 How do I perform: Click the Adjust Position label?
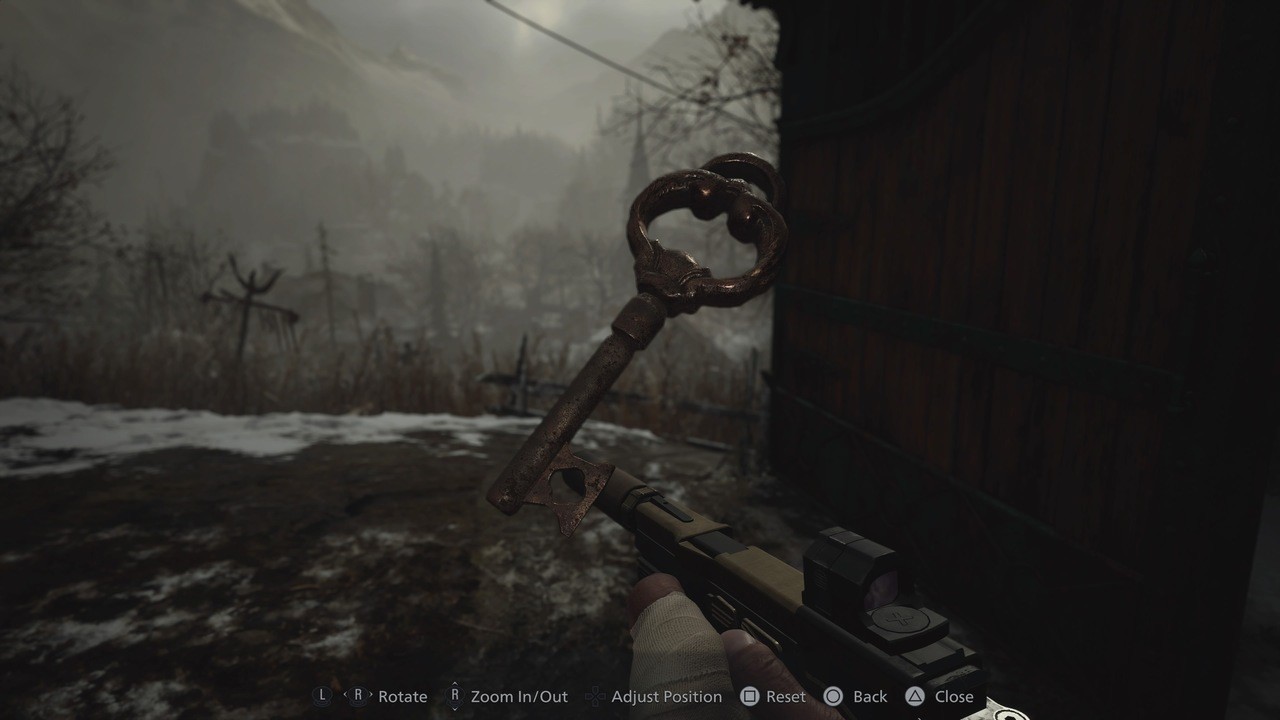pyautogui.click(x=665, y=696)
